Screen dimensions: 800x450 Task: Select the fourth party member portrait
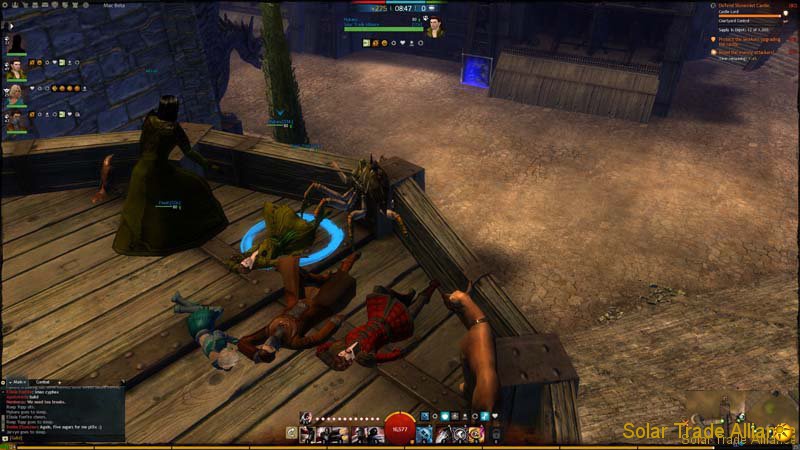pos(16,122)
